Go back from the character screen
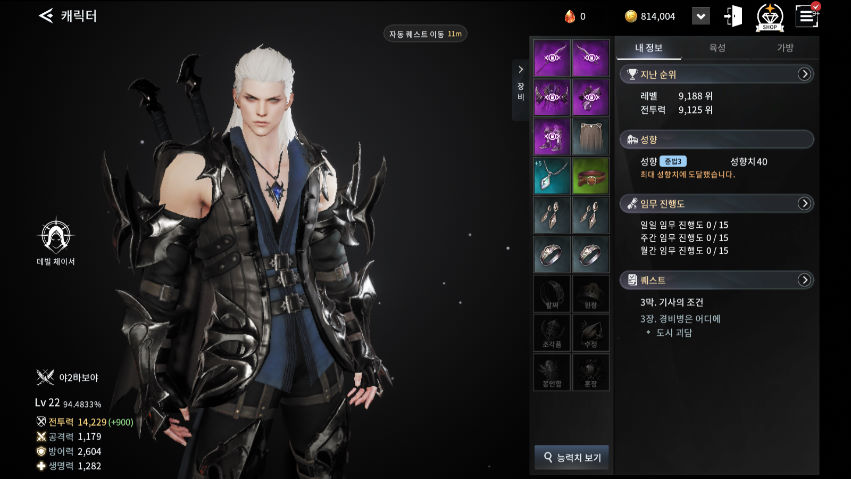The height and width of the screenshot is (479, 851). [45, 16]
